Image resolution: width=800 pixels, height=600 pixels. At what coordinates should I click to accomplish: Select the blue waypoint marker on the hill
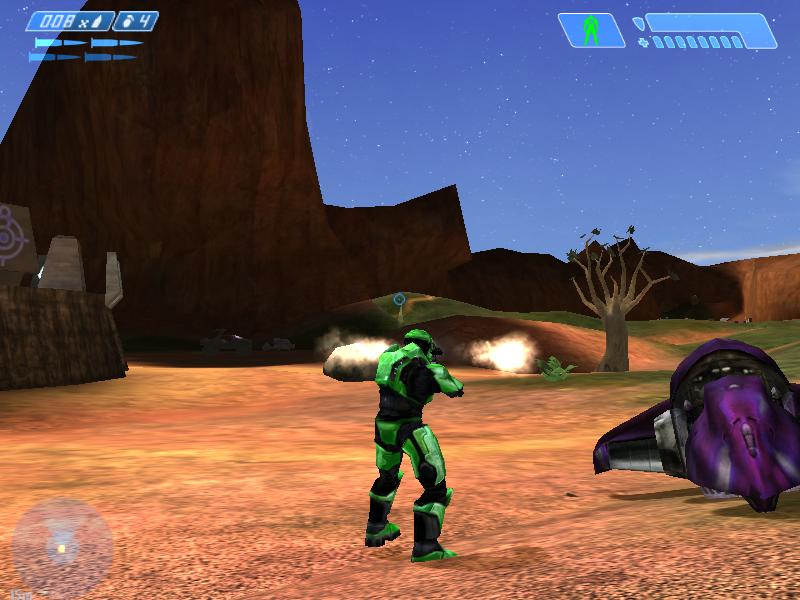(399, 298)
